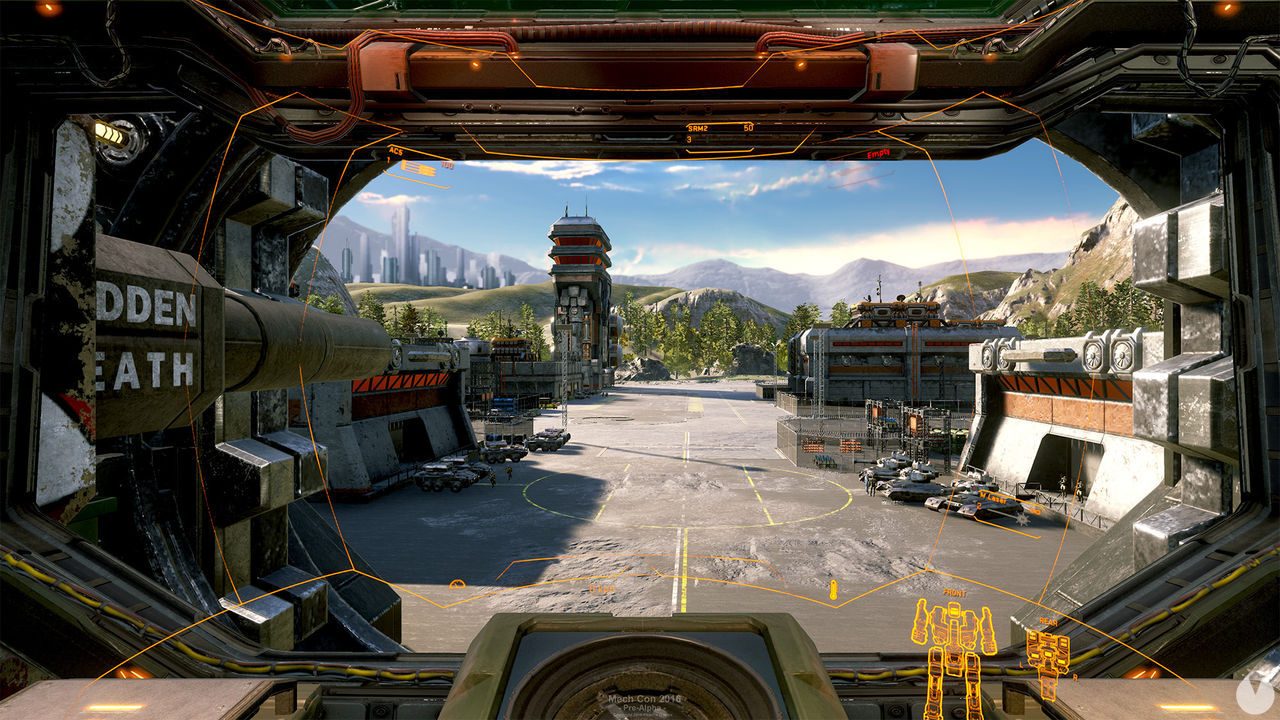Viewport: 1280px width, 720px height.
Task: Click the speedometer icon near 0 kph
Action: [x=457, y=584]
